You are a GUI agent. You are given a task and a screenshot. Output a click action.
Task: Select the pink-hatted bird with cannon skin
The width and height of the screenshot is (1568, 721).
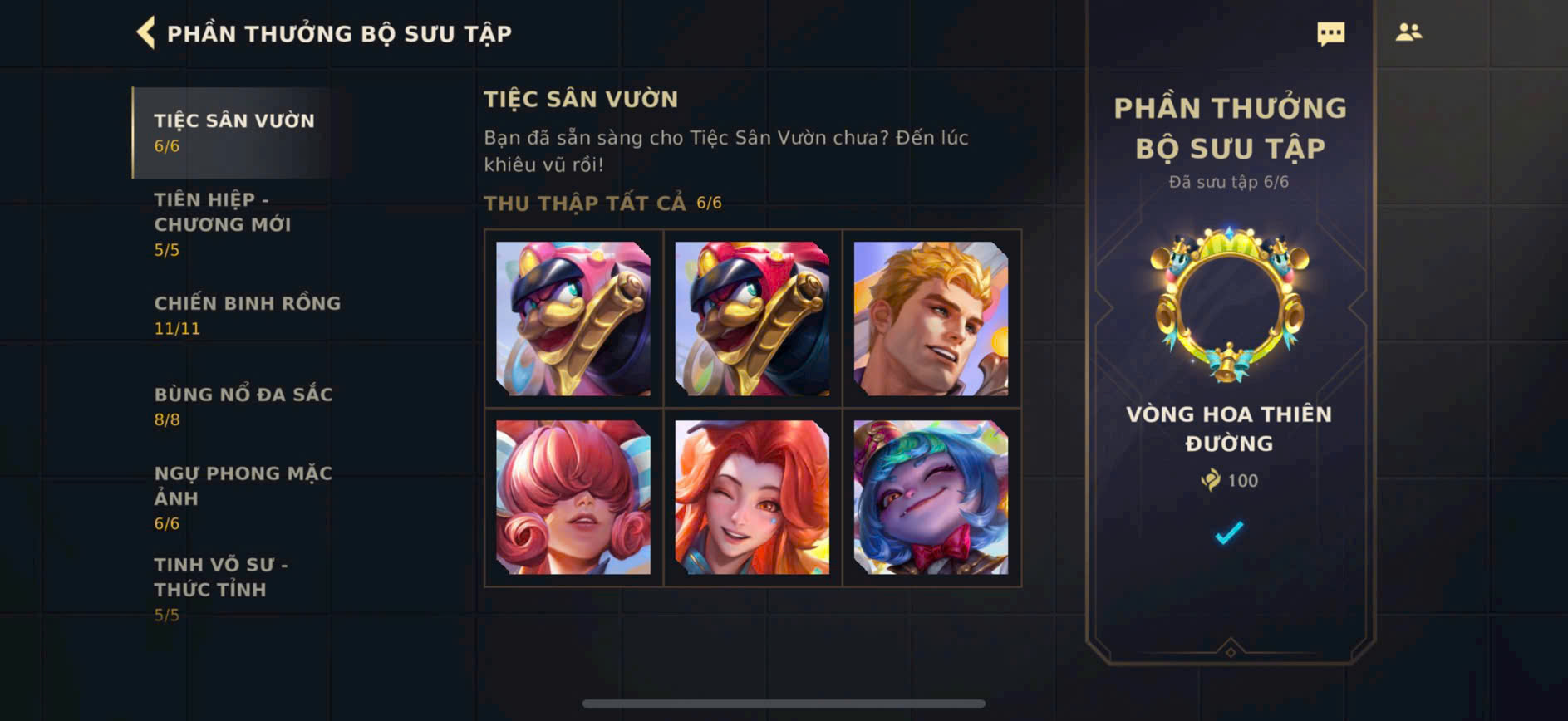[573, 319]
